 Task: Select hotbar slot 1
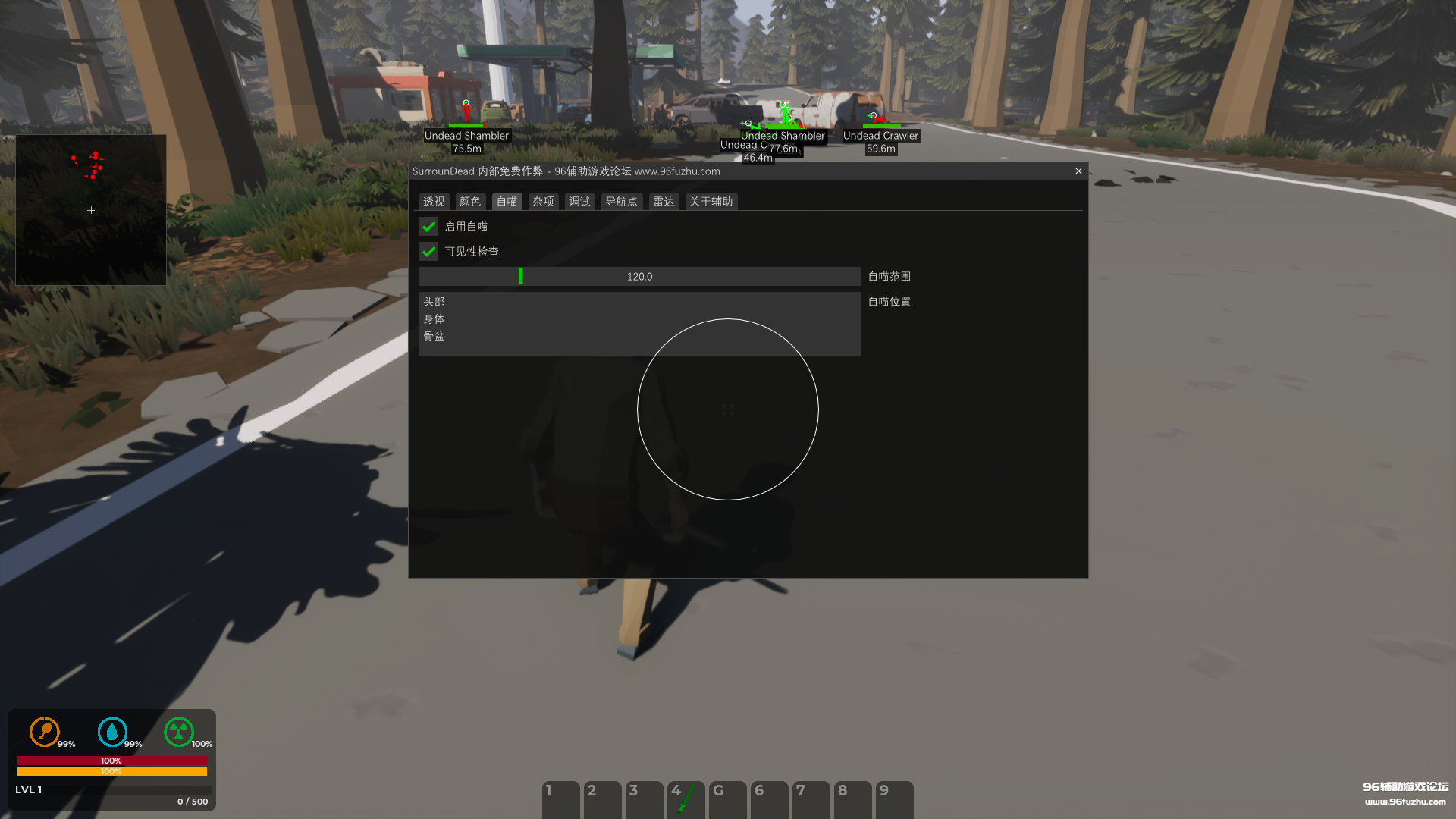click(x=560, y=799)
